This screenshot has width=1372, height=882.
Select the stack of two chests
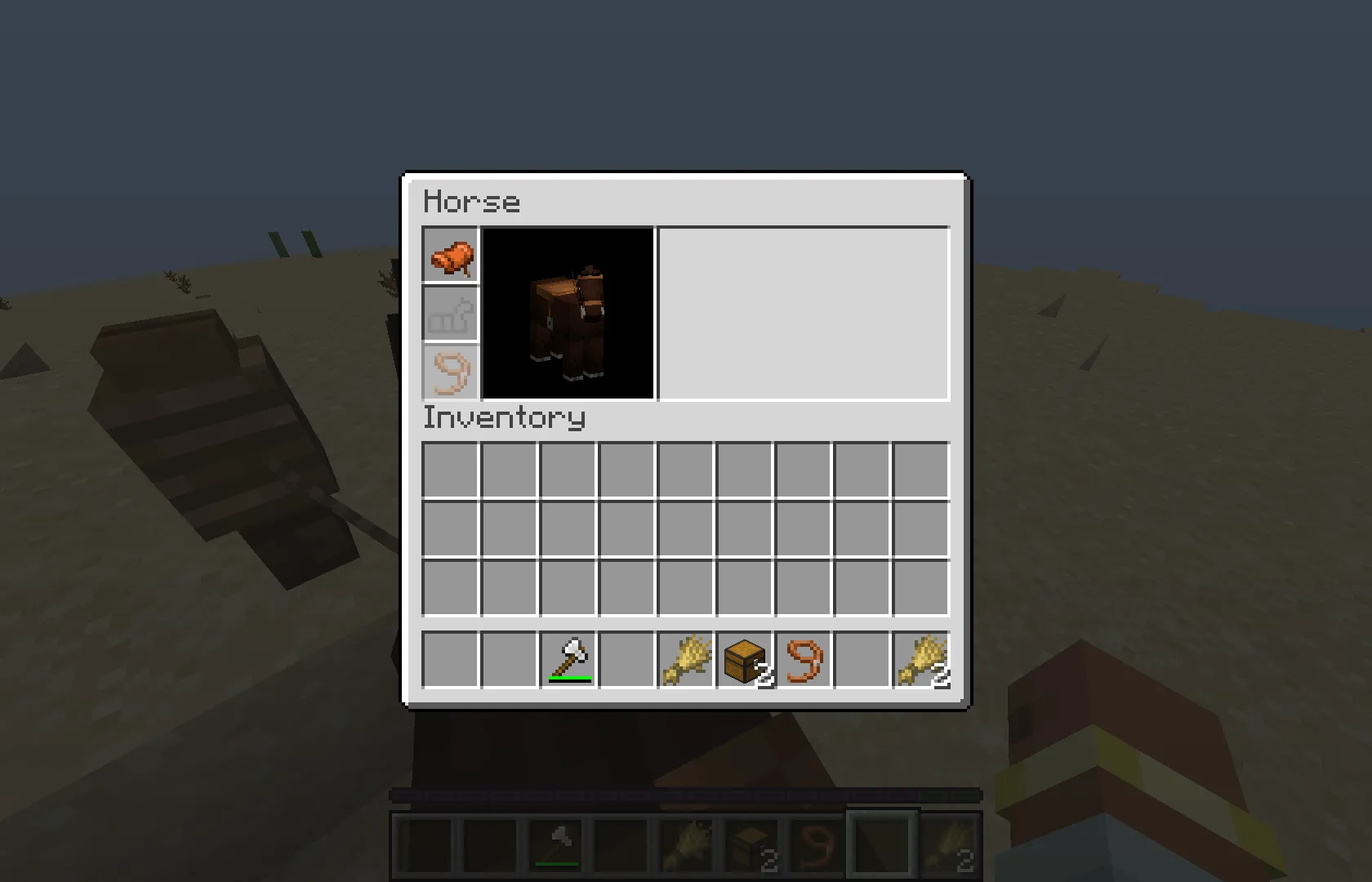[745, 659]
